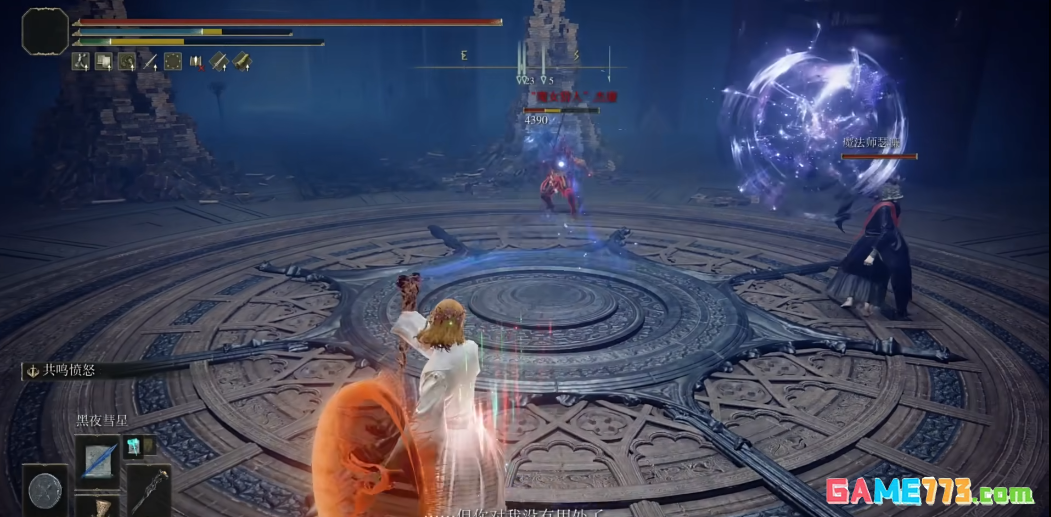Screen dimensions: 1051x517
Task: Click the last yellow diamond buff icon
Action: 241,62
